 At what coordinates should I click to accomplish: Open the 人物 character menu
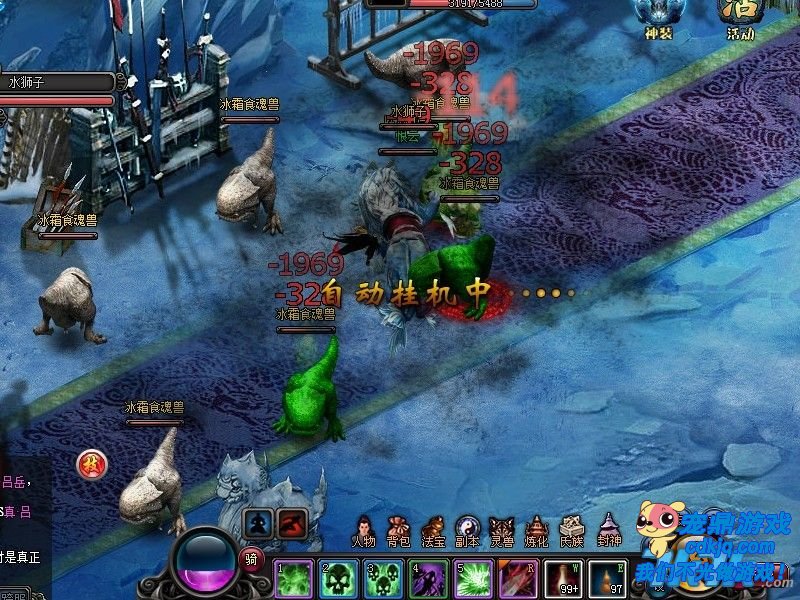364,530
